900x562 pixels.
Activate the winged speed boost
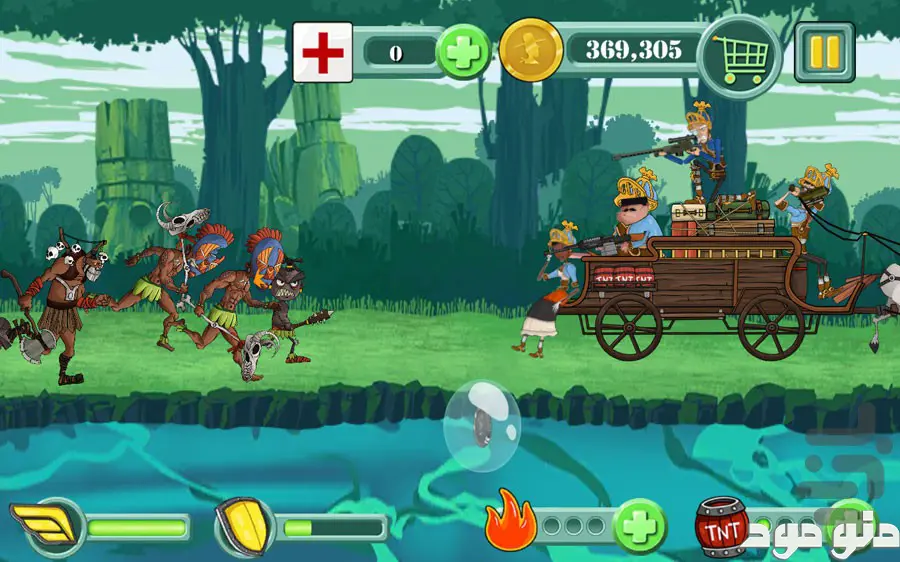45,526
